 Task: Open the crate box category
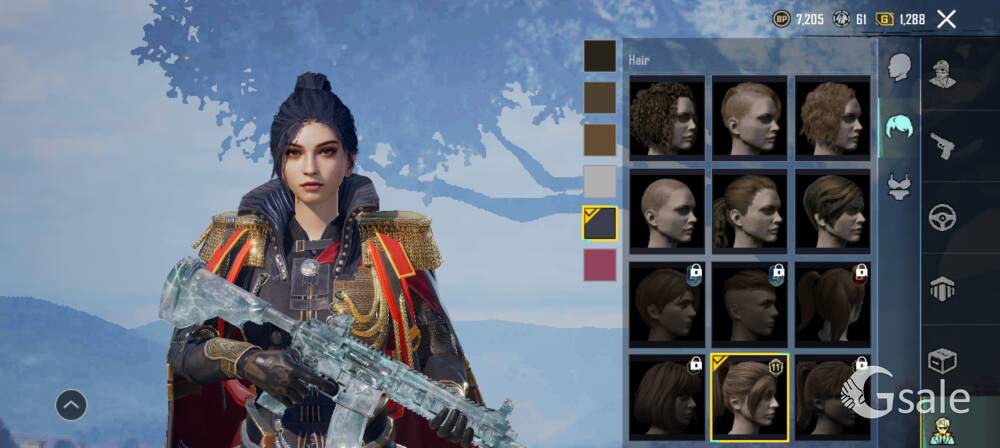943,360
